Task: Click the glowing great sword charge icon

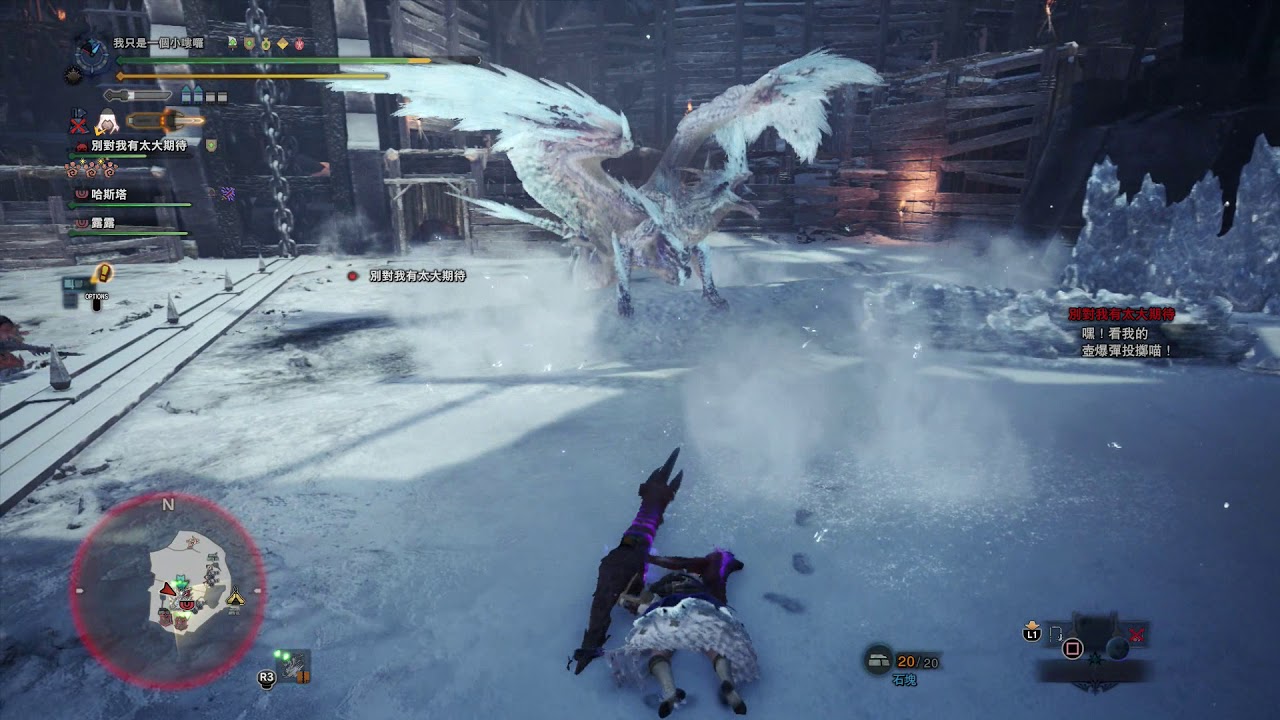Action: click(x=165, y=121)
